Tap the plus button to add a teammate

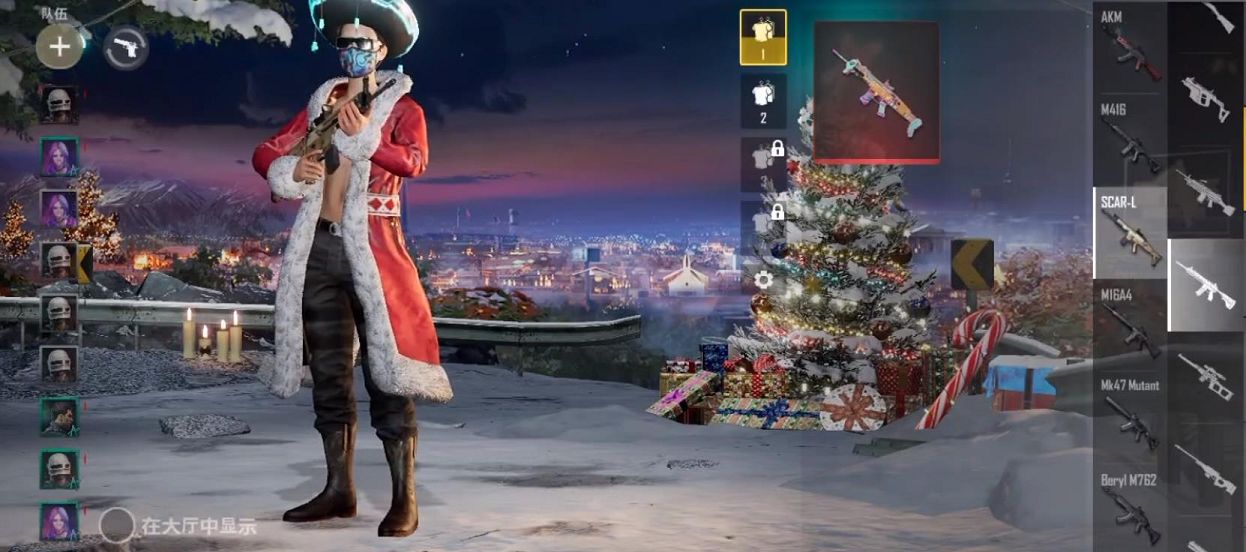pos(59,47)
